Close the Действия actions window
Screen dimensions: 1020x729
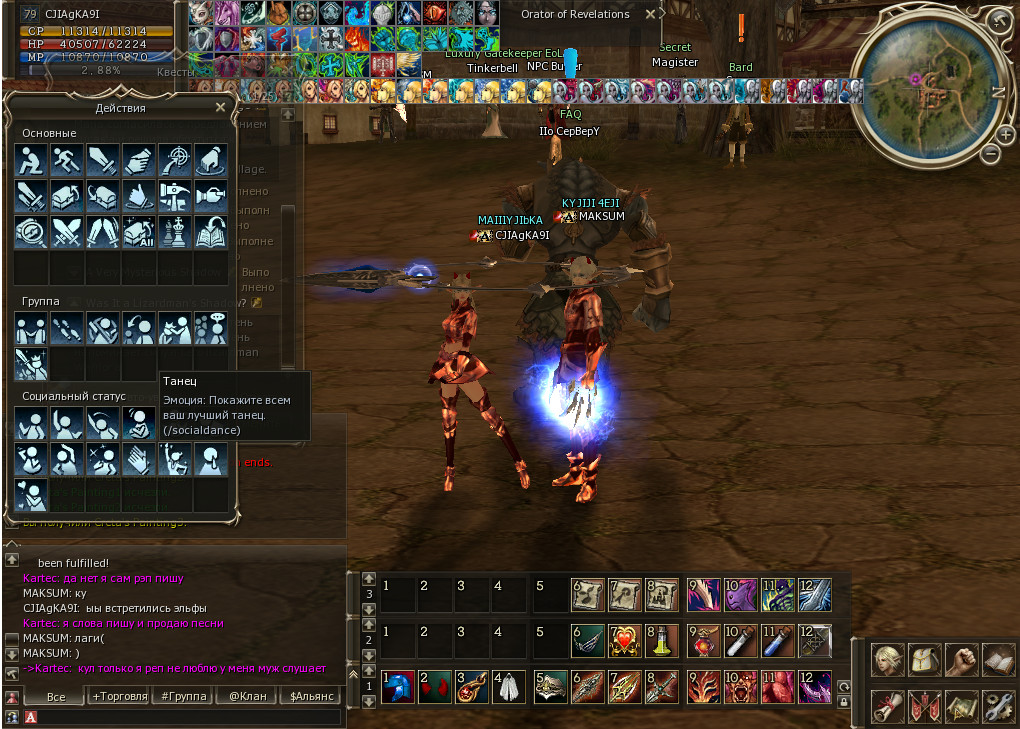(x=220, y=107)
